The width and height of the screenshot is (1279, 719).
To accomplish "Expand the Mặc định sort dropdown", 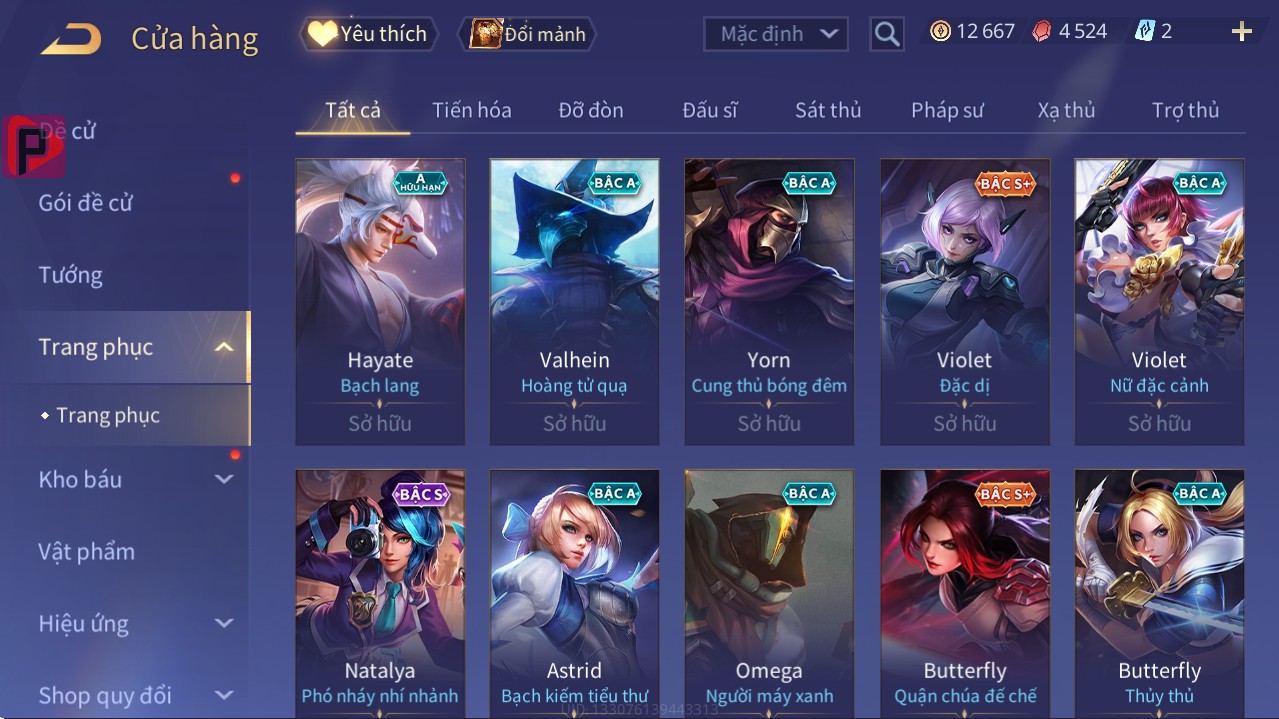I will (776, 34).
